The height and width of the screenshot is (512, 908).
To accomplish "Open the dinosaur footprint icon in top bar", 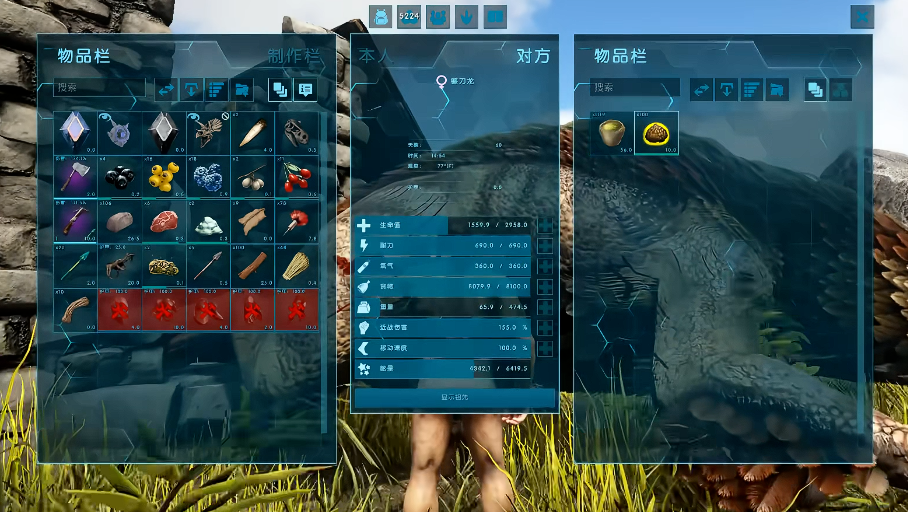I will [466, 16].
